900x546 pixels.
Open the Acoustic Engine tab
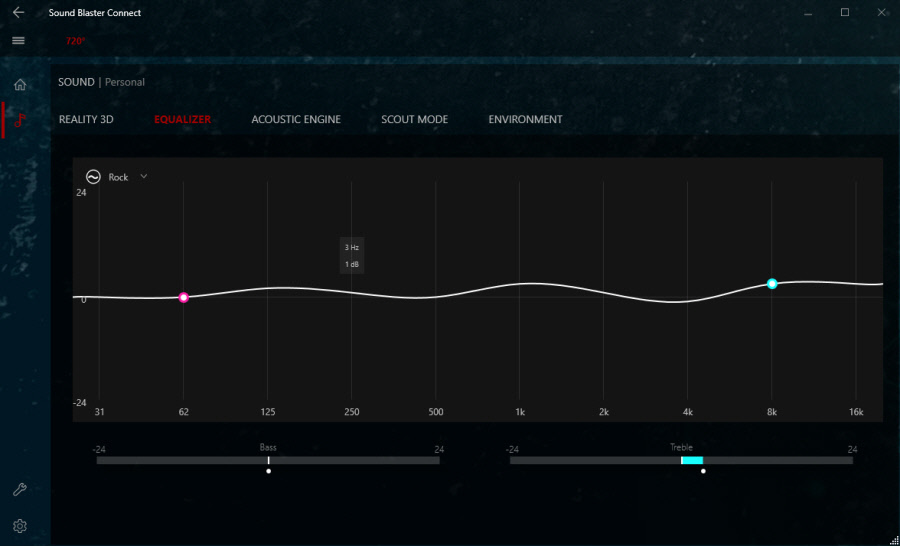296,120
